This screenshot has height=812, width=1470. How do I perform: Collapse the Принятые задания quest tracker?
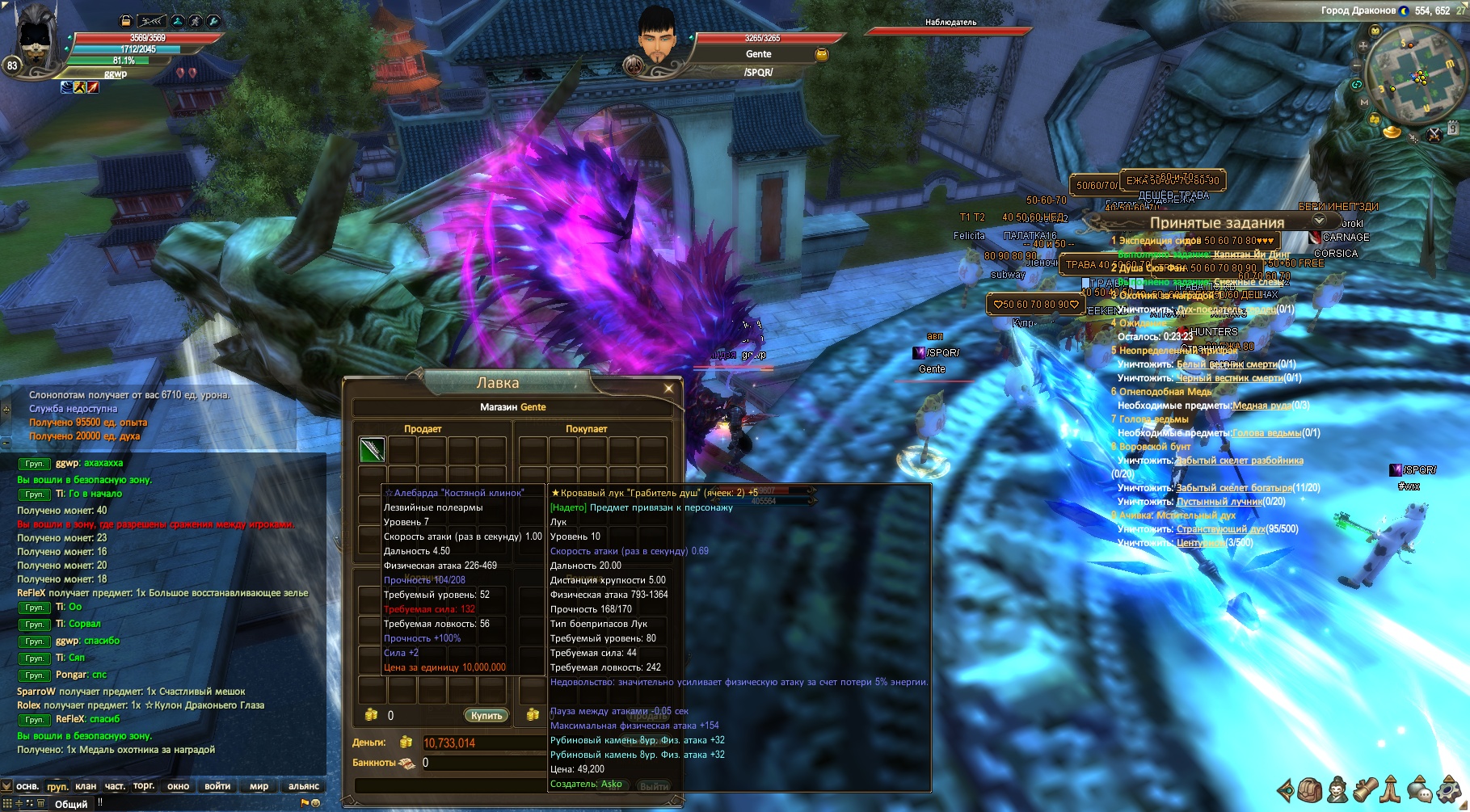pyautogui.click(x=1319, y=221)
